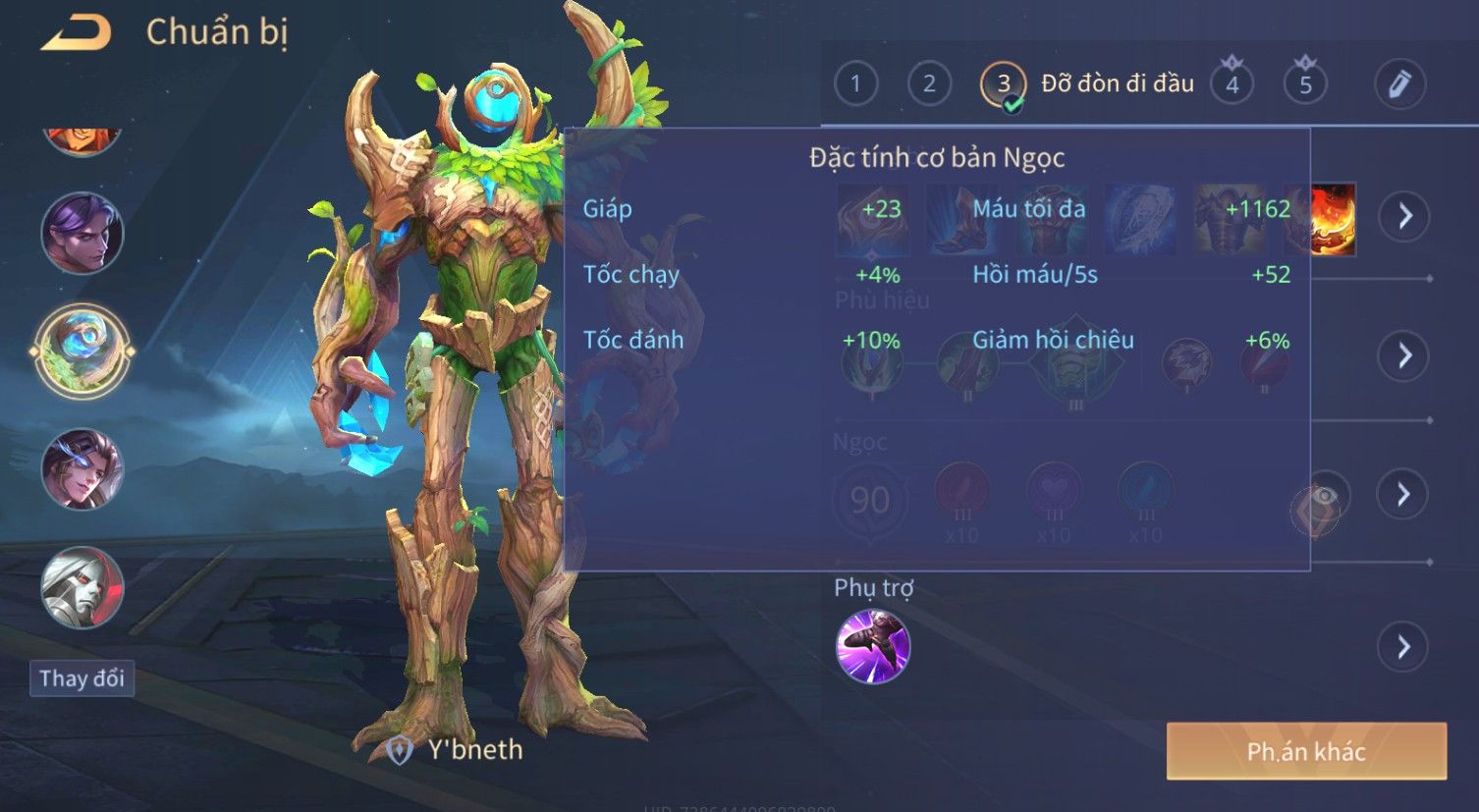Switch to loadout preset 1
This screenshot has height=812, width=1479.
(x=855, y=84)
